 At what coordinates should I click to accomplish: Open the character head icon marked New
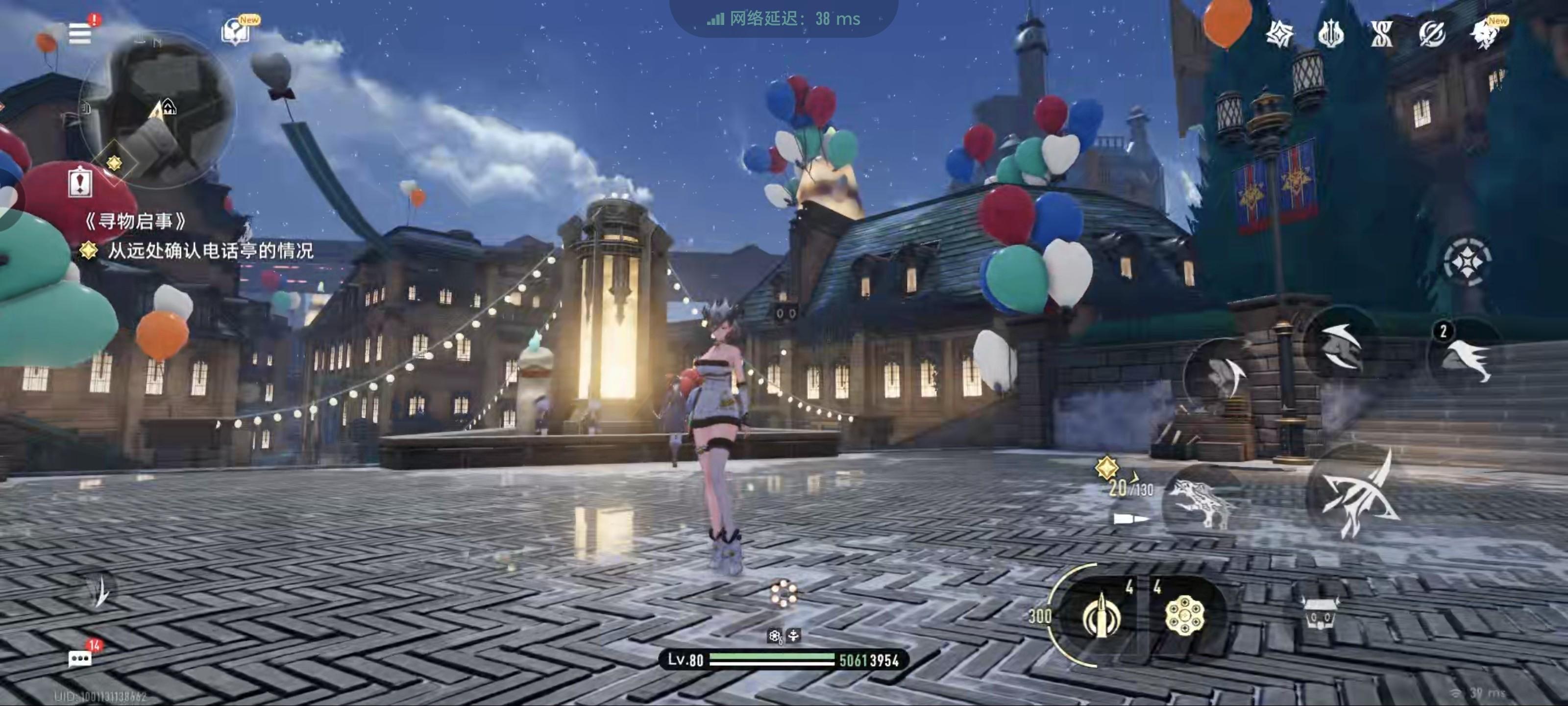pos(1485,34)
